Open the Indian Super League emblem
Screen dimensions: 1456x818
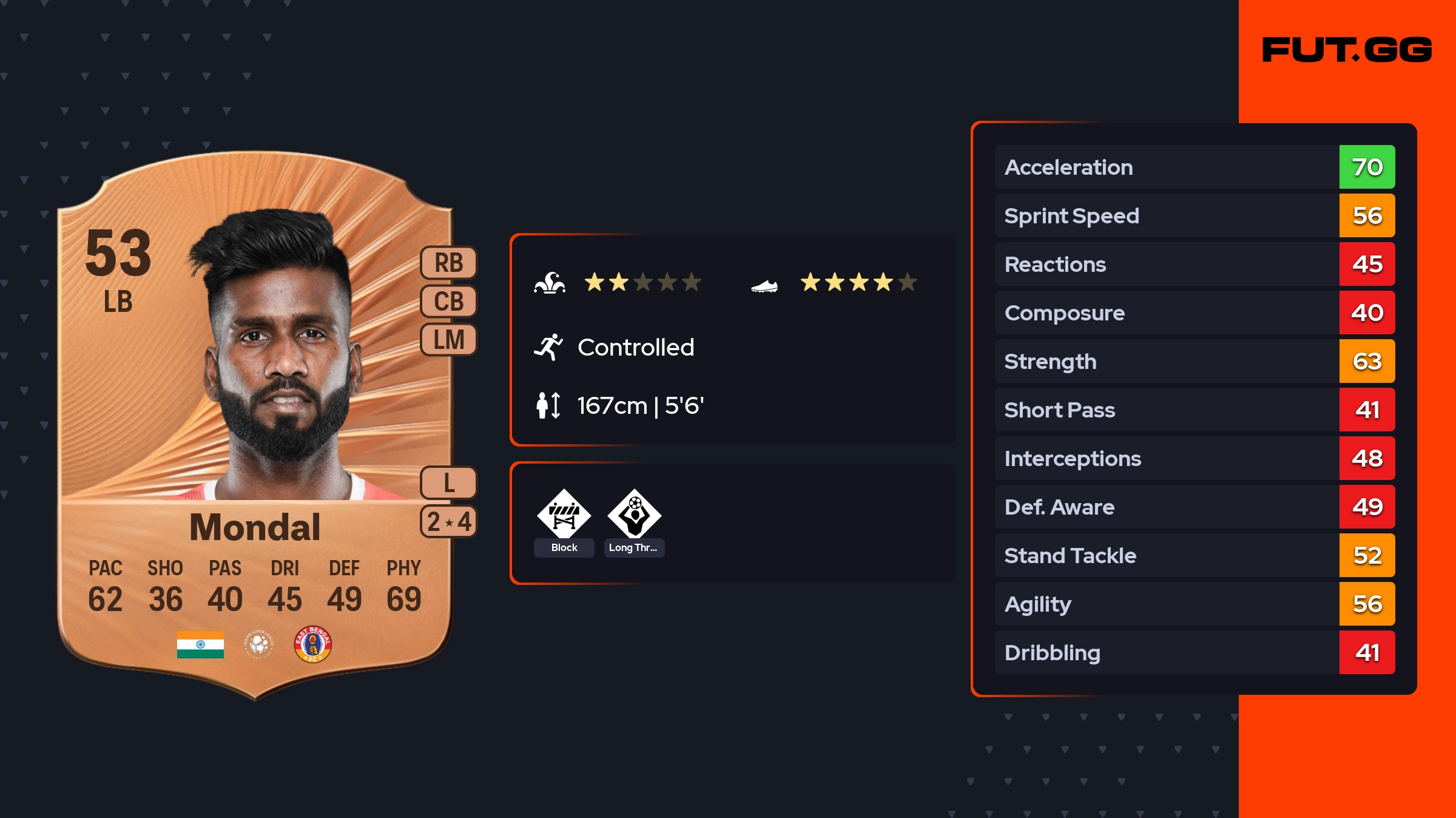(x=259, y=644)
